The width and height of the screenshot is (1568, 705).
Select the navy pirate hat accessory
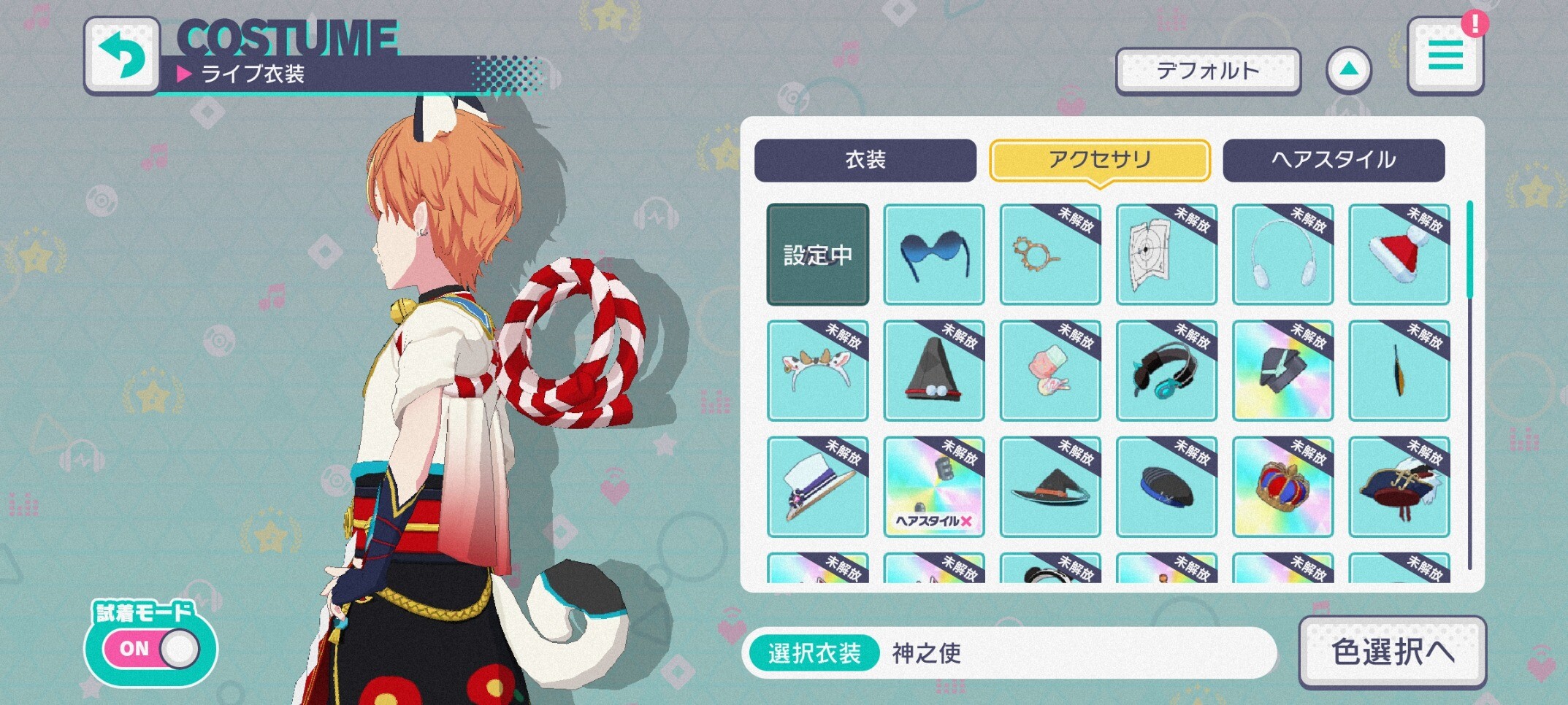pos(1399,487)
